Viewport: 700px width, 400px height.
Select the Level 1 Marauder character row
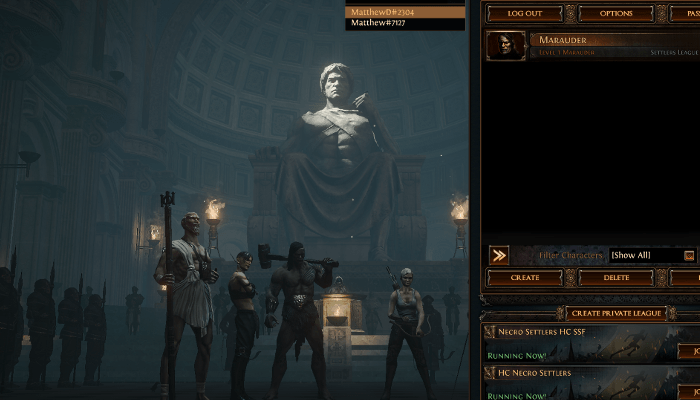pyautogui.click(x=592, y=45)
